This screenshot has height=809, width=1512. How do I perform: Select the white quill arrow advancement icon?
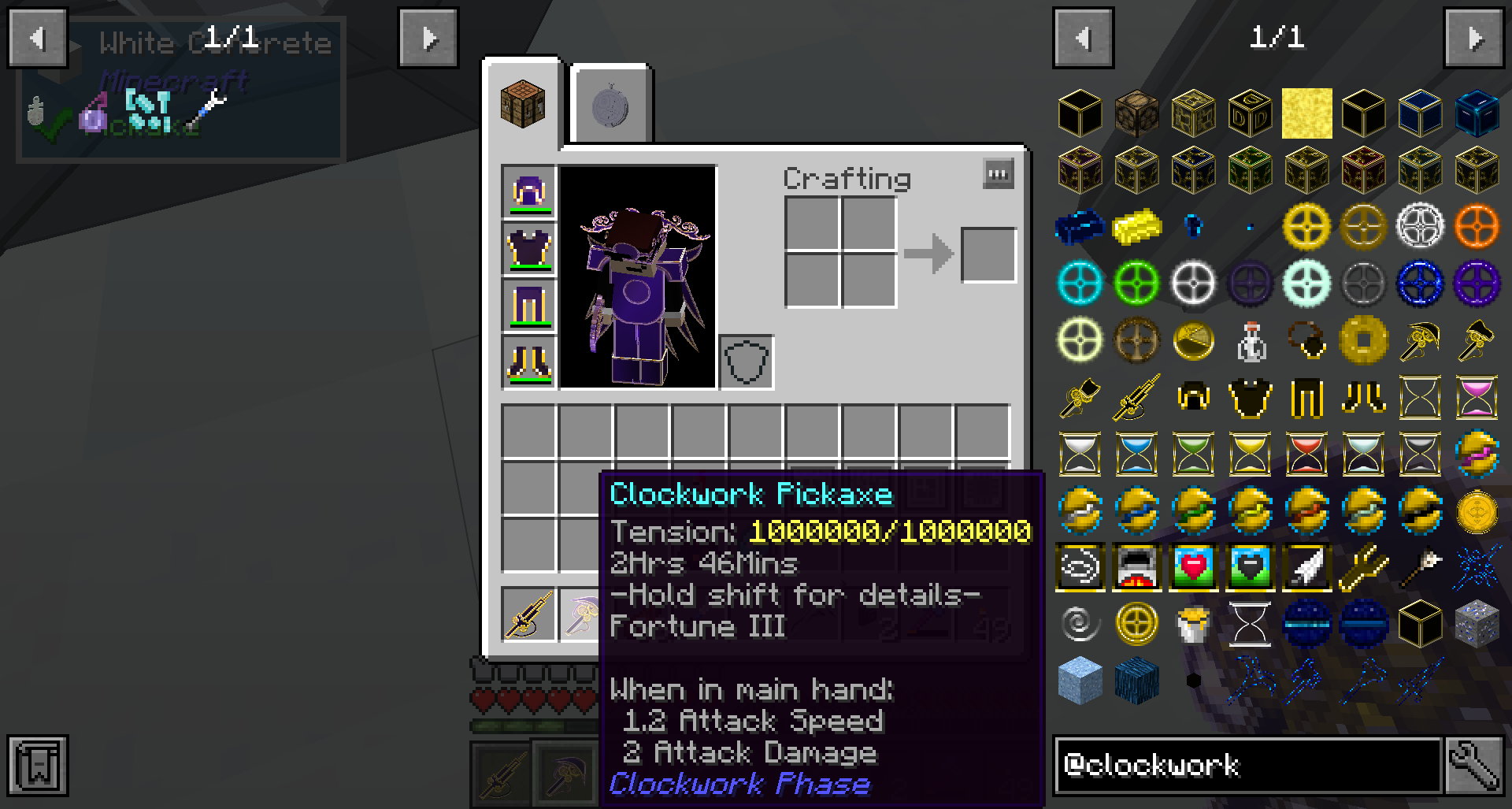[x=1306, y=567]
